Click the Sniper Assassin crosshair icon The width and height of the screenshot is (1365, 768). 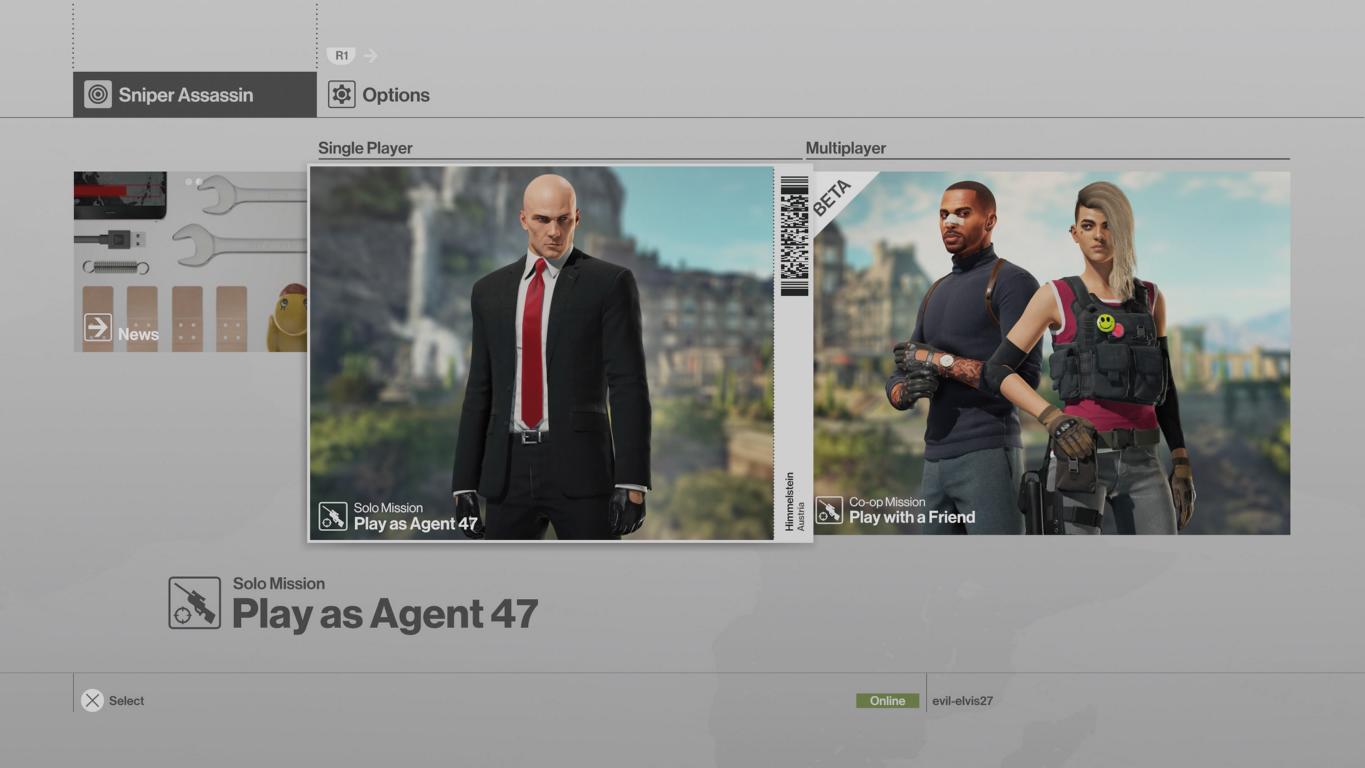tap(99, 94)
